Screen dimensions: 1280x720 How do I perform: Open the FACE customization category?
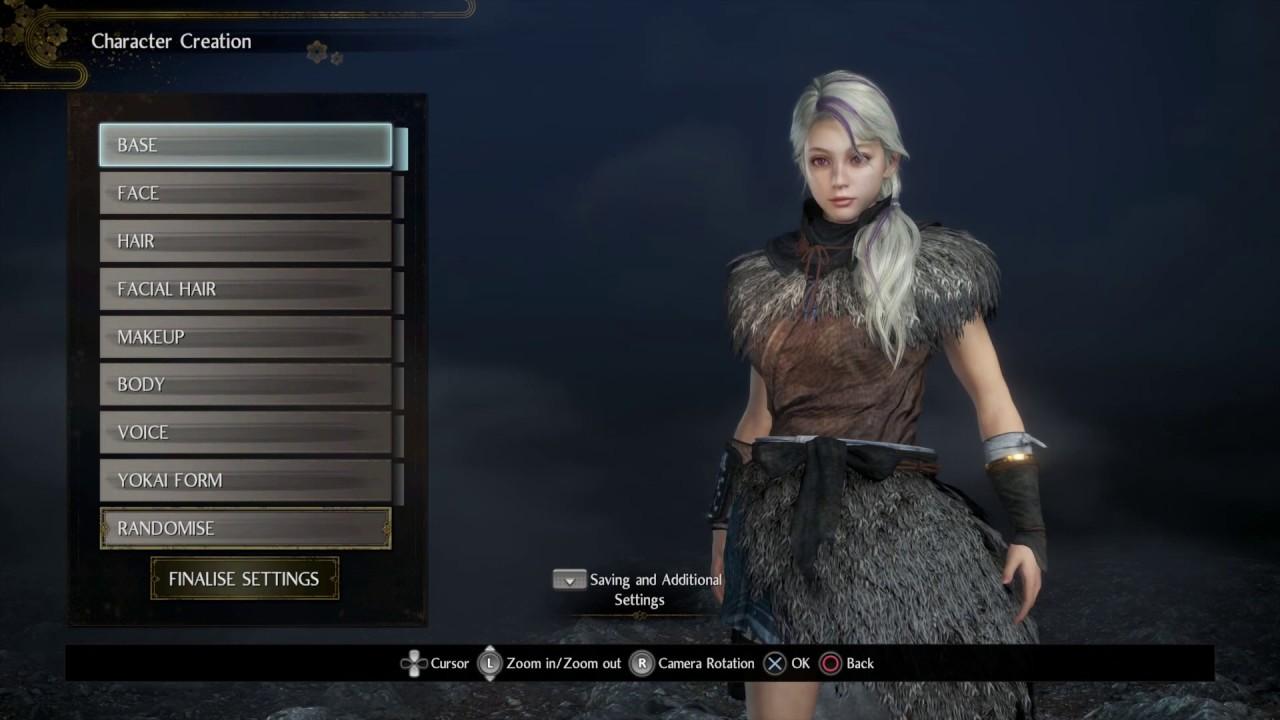pos(245,193)
